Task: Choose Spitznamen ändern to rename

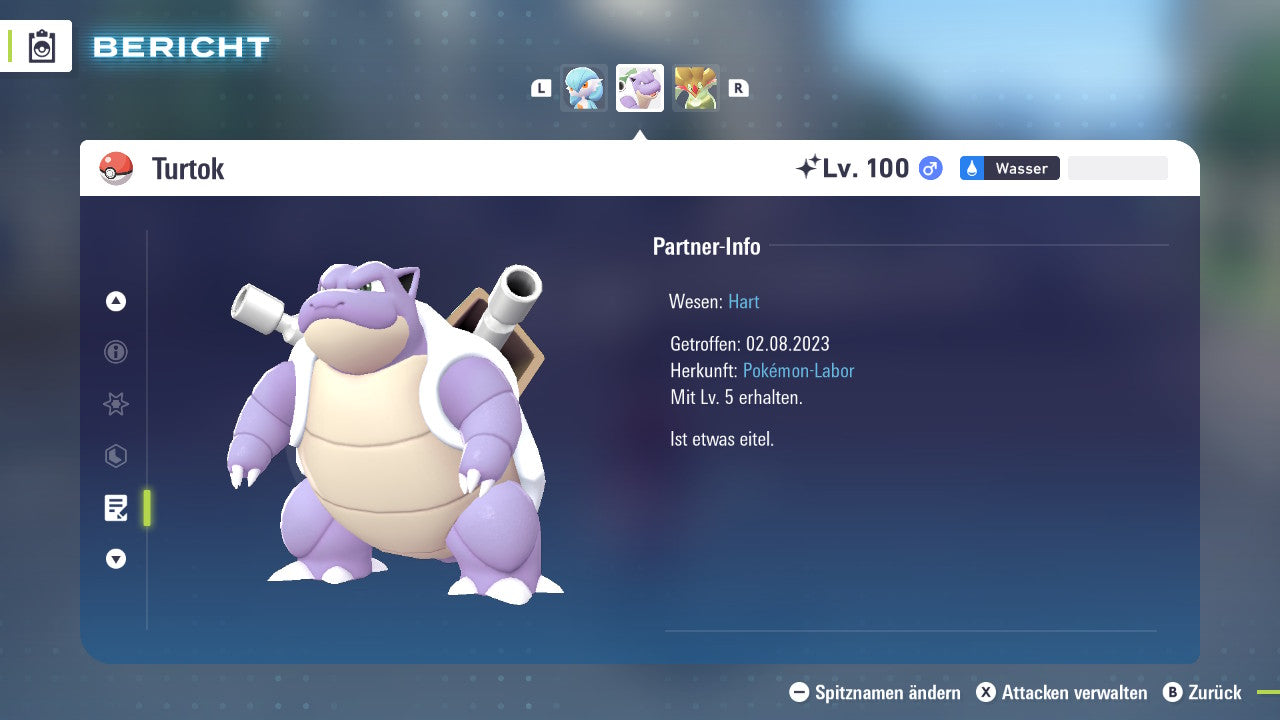Action: 875,692
